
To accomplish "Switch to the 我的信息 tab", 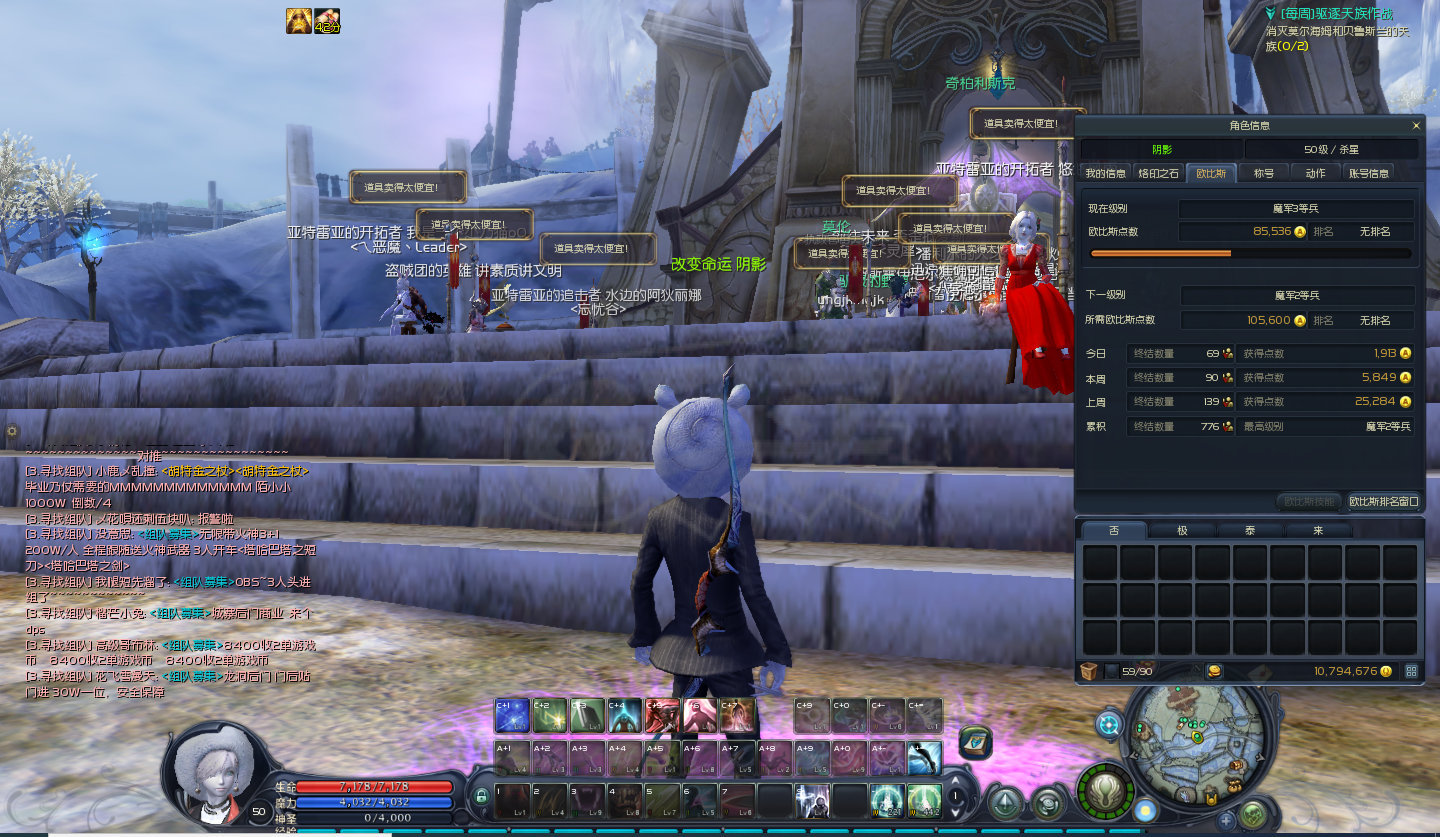I will tap(1106, 173).
